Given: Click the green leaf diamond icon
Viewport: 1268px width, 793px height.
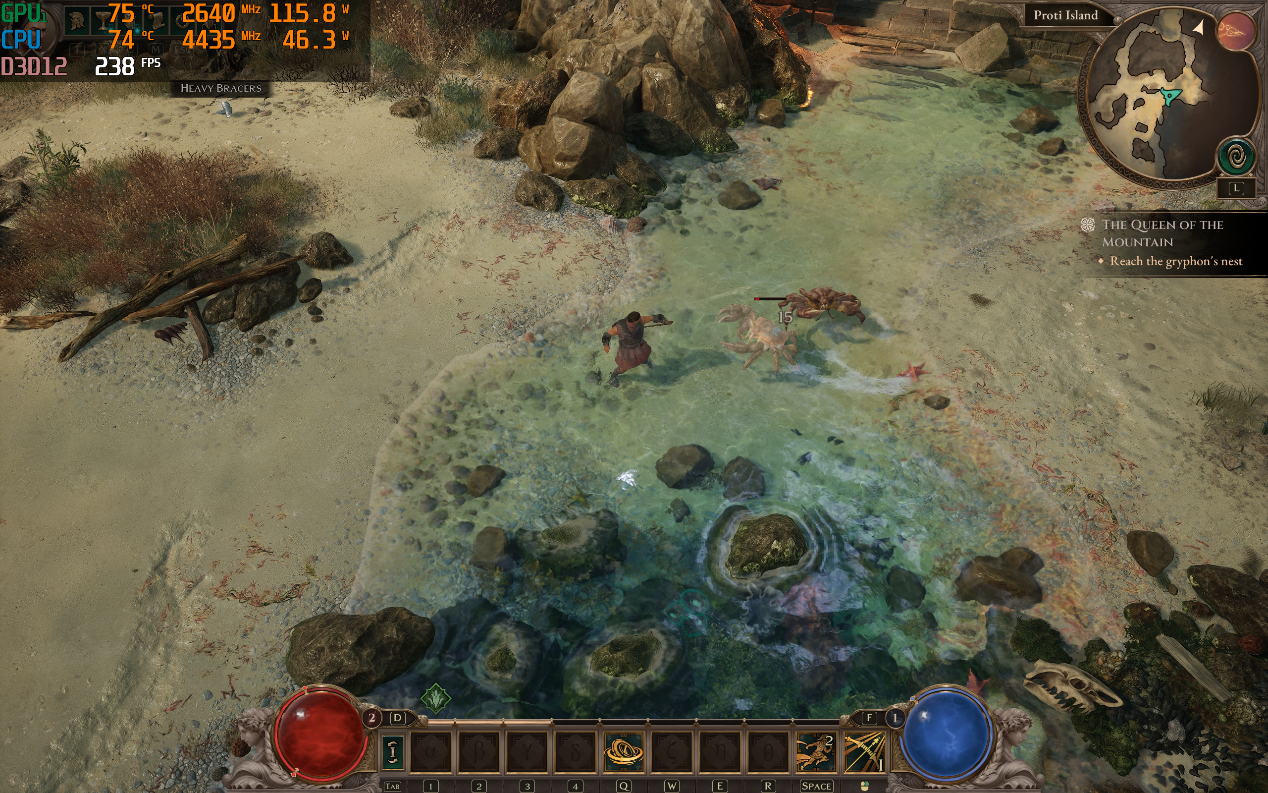Looking at the screenshot, I should tap(436, 697).
